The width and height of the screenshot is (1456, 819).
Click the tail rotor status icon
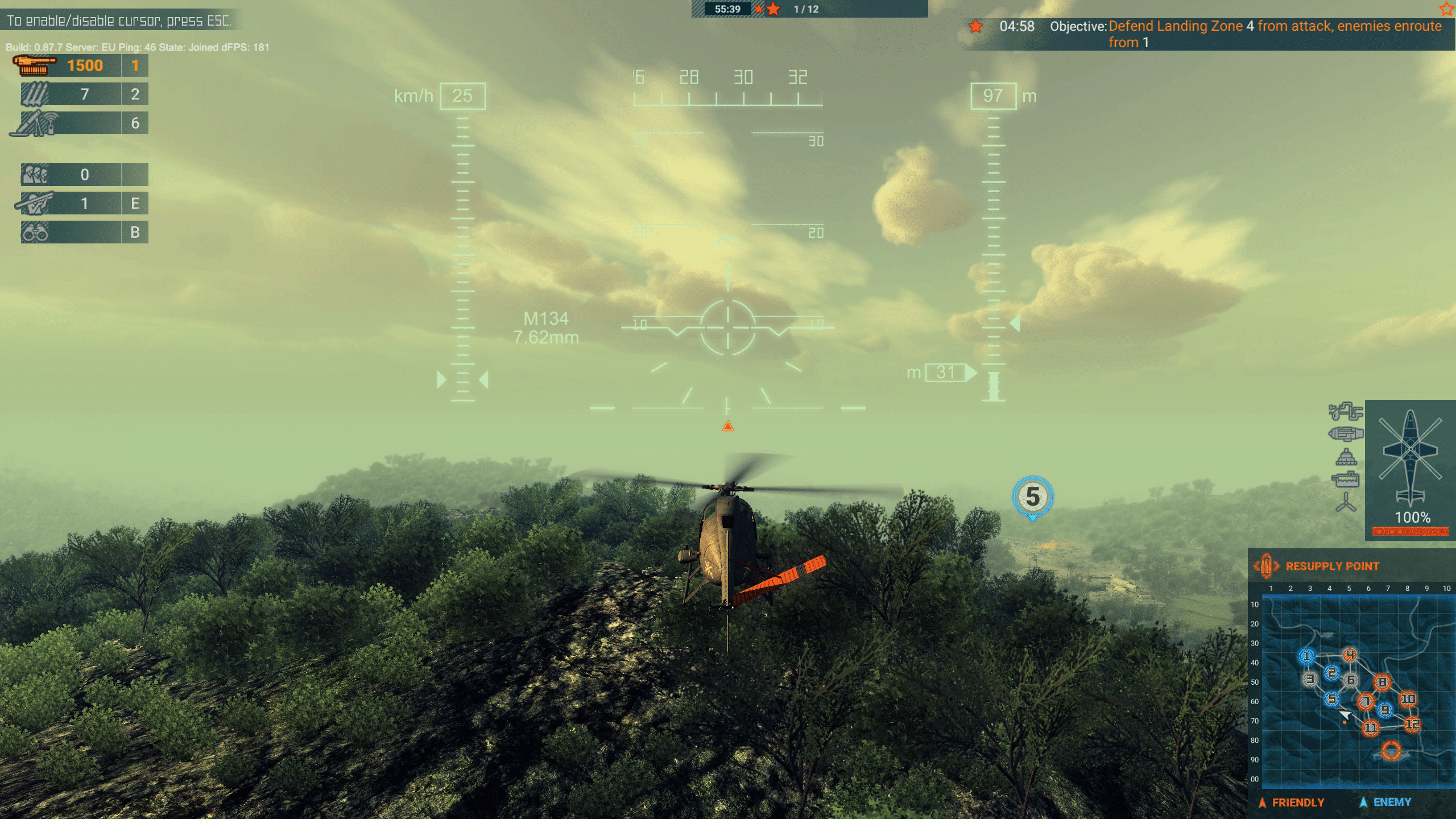(1346, 503)
